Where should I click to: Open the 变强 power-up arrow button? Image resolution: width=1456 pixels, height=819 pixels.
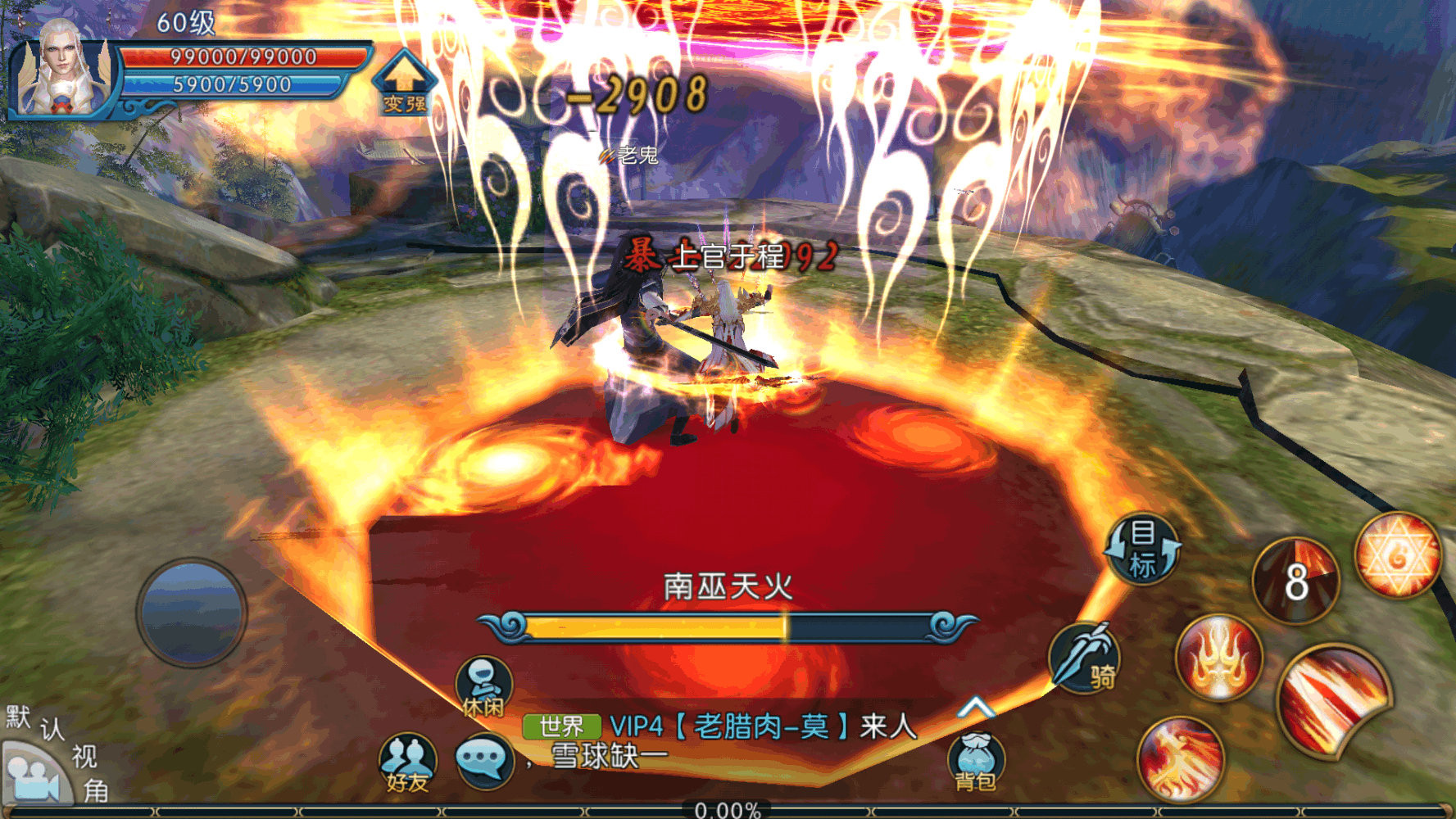(x=403, y=83)
